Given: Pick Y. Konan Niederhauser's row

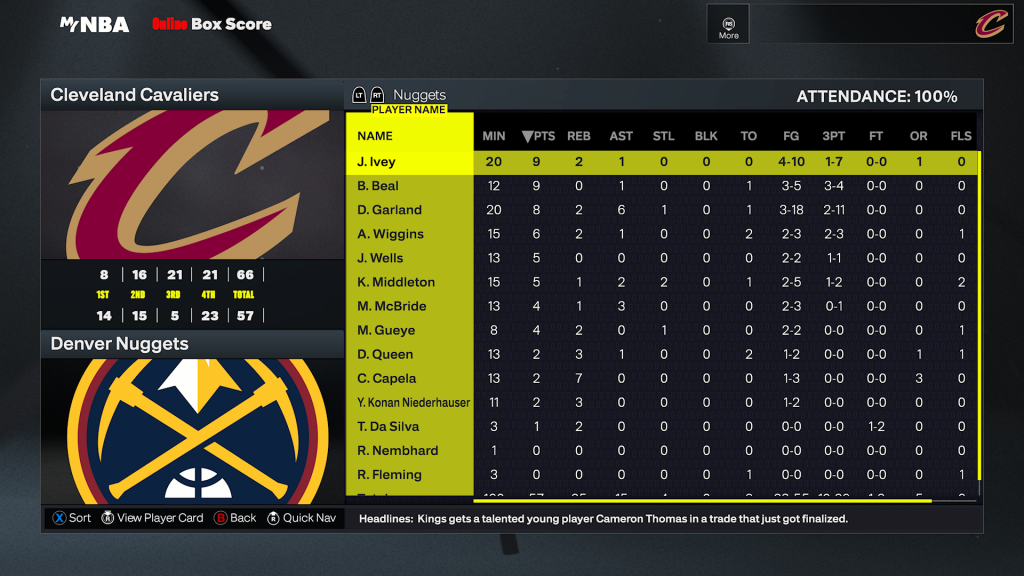Looking at the screenshot, I should tap(413, 402).
